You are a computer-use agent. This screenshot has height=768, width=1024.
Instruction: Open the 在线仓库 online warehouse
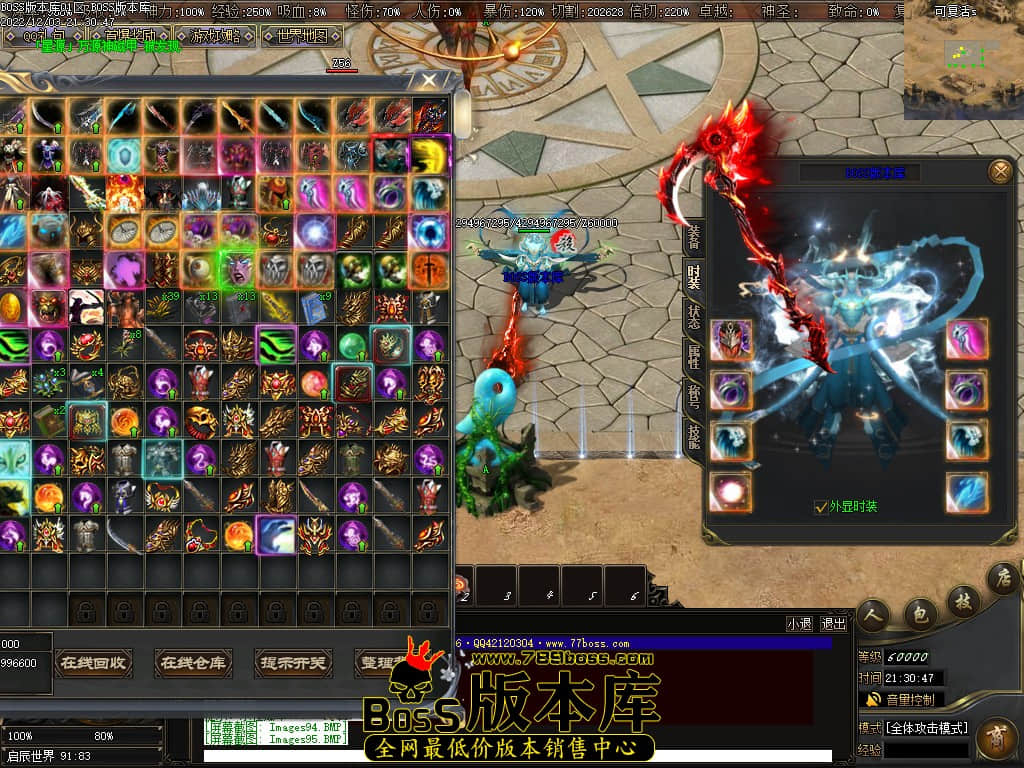tap(193, 662)
